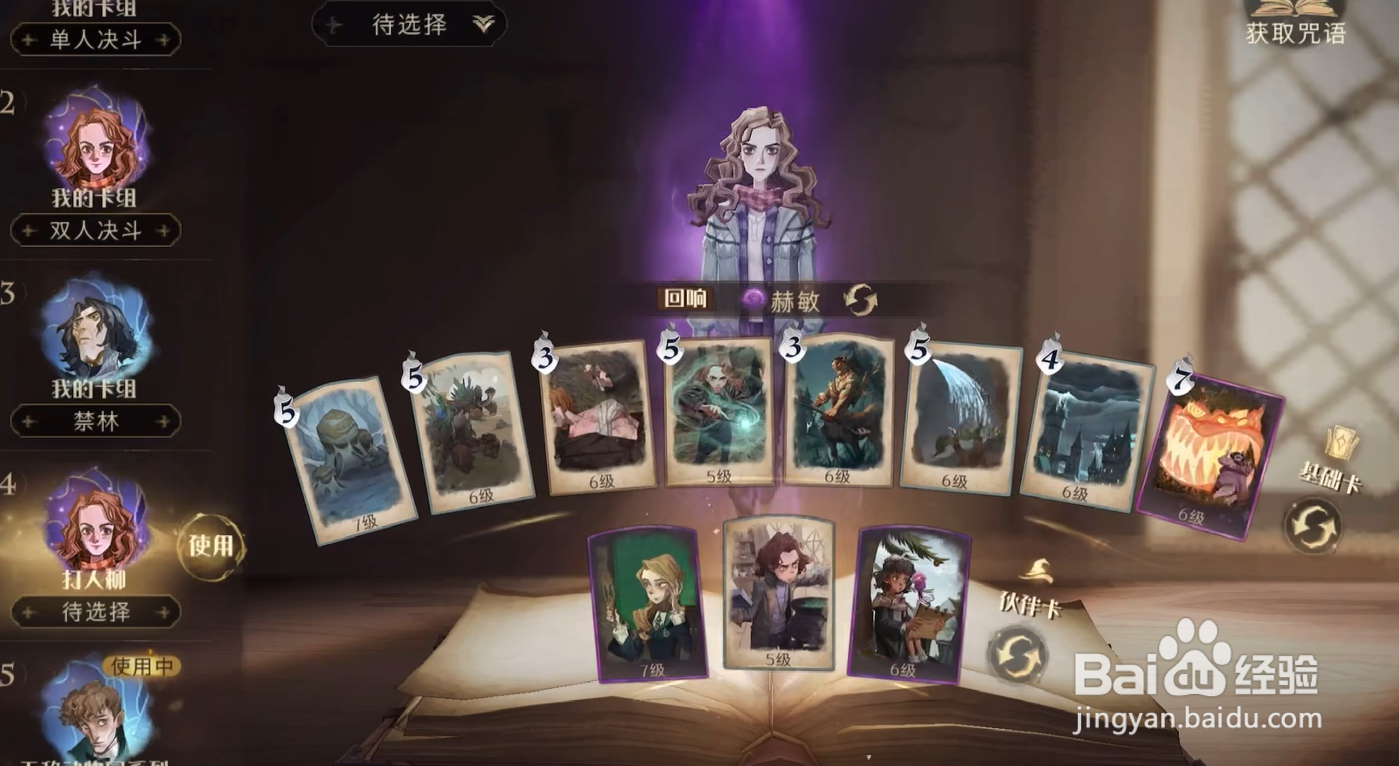1399x766 pixels.
Task: Select the level 5 companion card in center
Action: coord(779,595)
